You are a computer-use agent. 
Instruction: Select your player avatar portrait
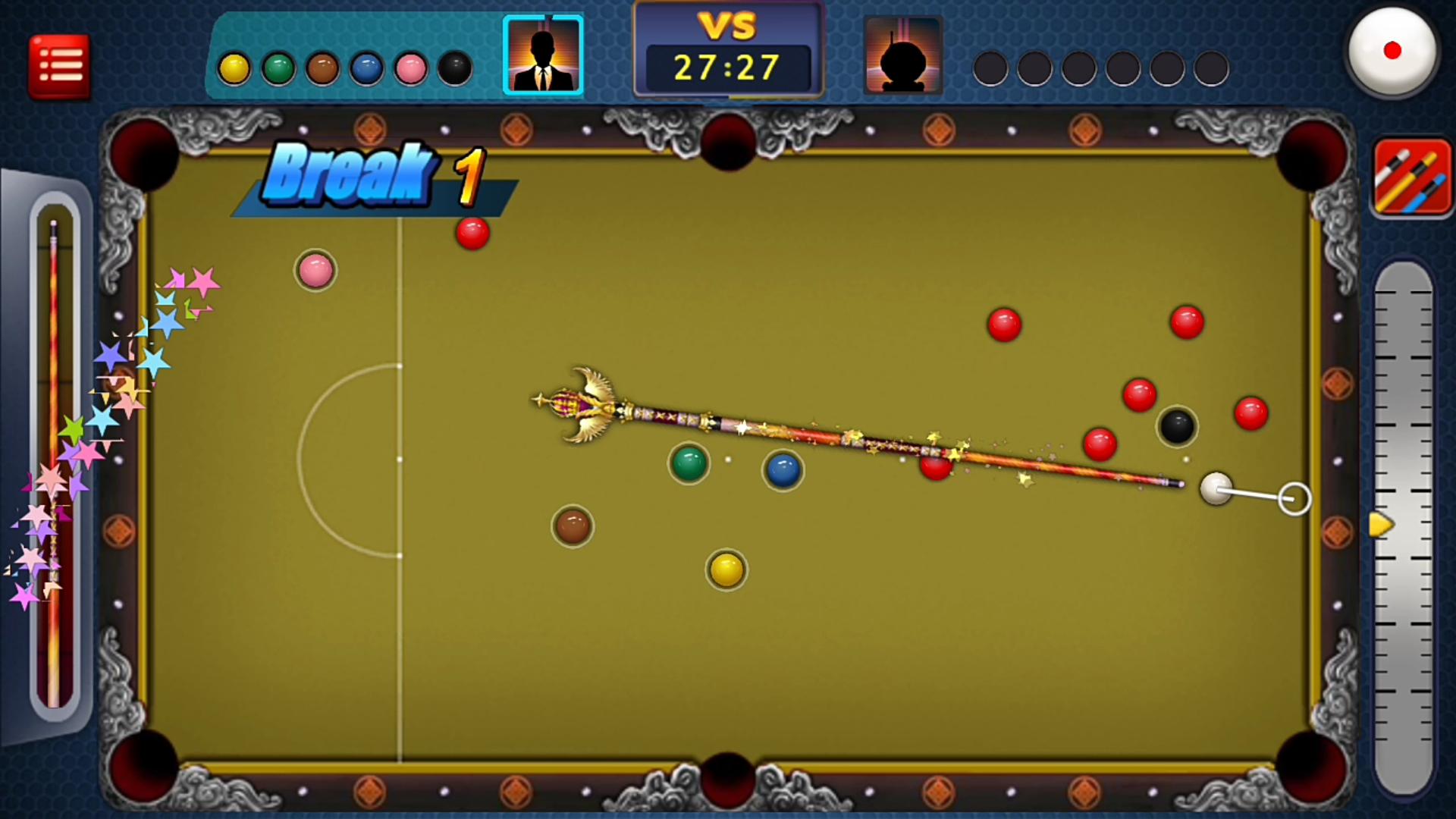point(542,53)
